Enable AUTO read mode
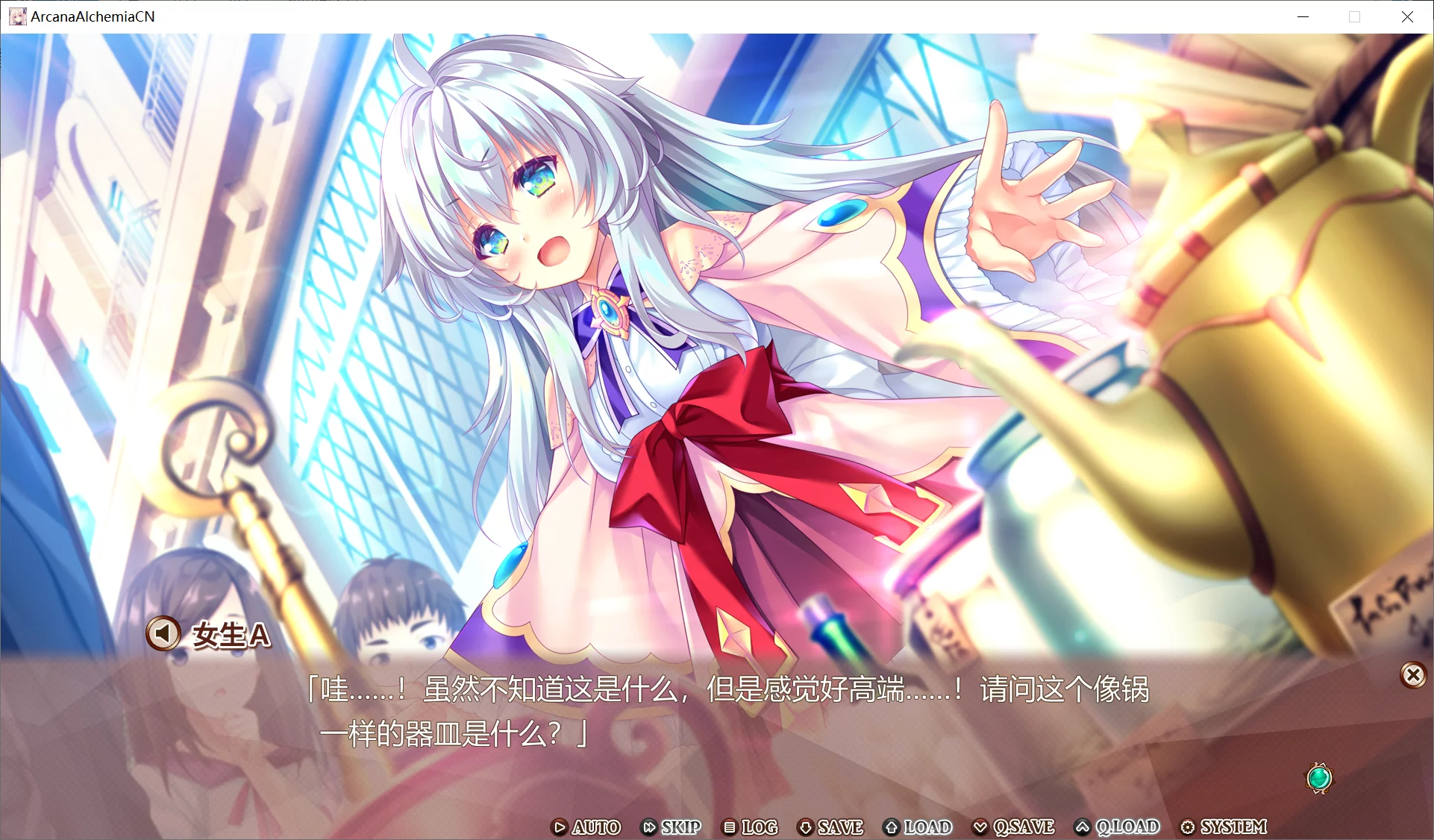This screenshot has width=1434, height=840. click(x=595, y=827)
